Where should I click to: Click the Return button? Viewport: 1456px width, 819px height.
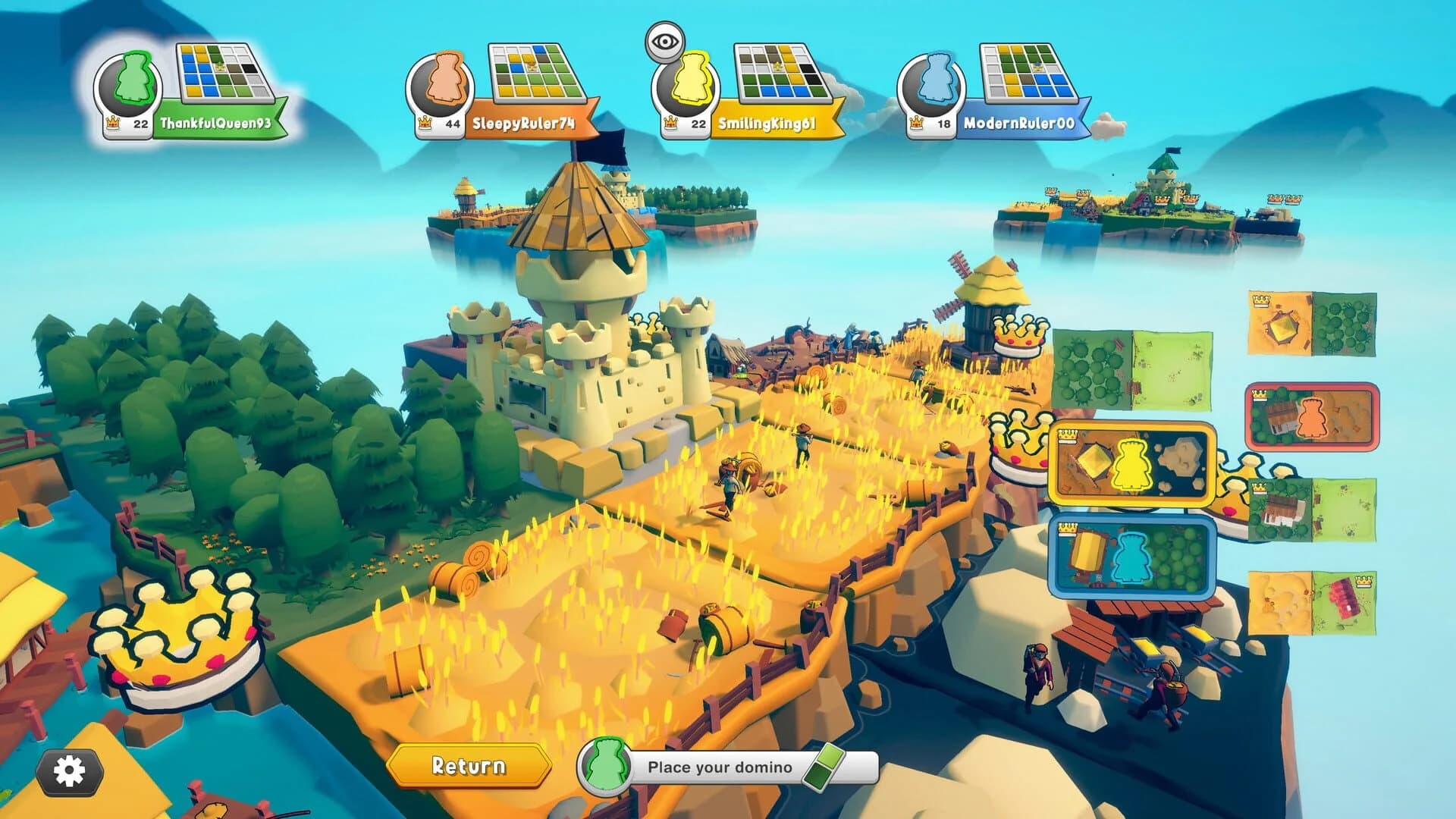(468, 767)
